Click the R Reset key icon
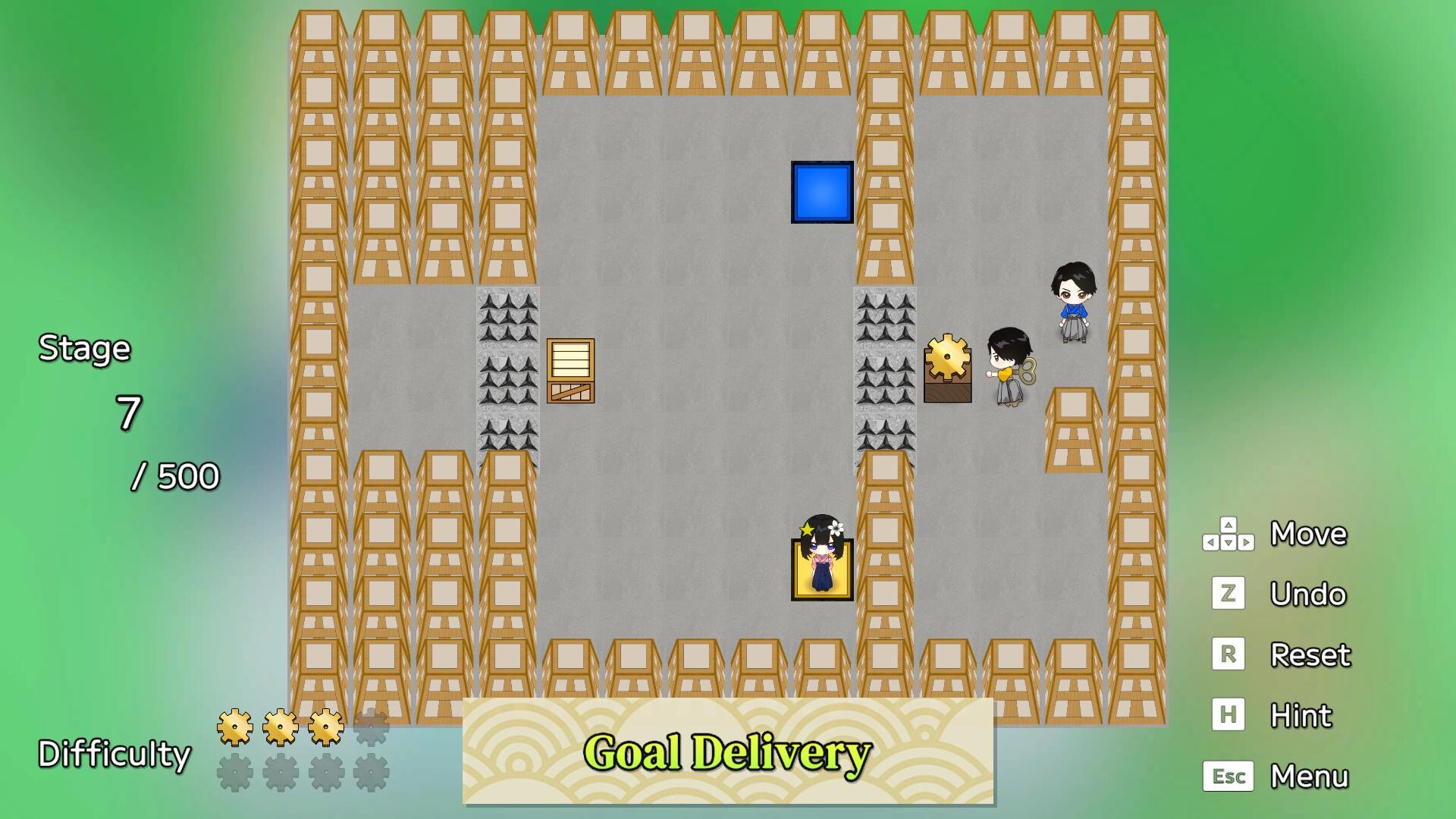 coord(1228,654)
